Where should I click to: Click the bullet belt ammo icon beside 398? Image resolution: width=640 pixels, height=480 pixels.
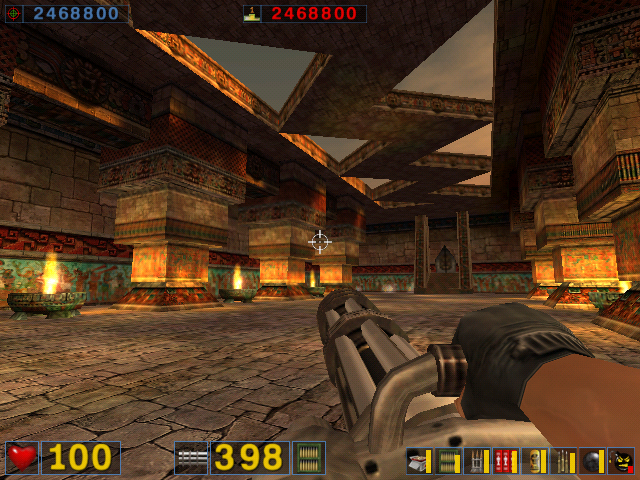point(308,458)
